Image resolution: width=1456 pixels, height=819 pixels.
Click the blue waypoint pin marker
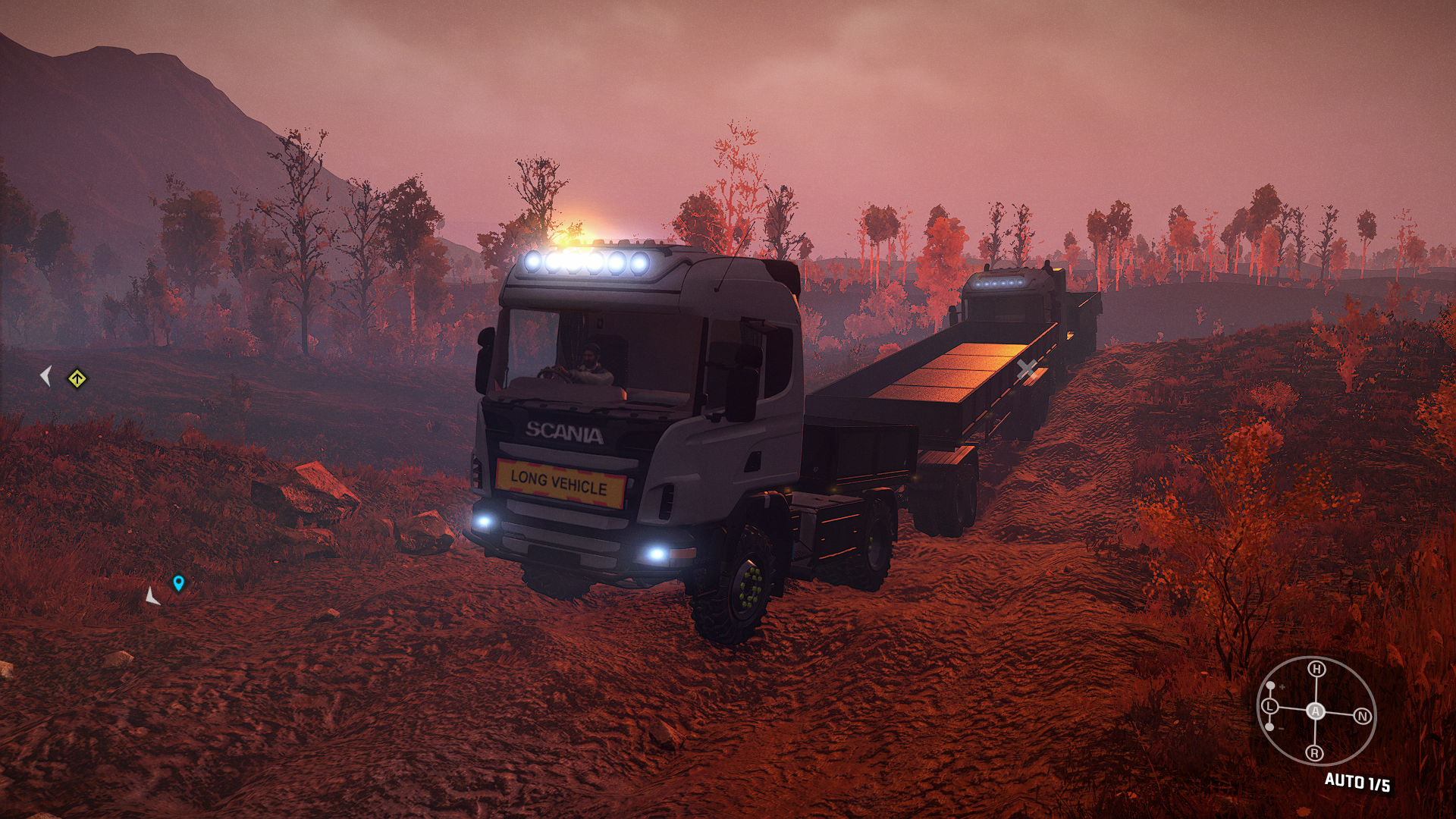tap(178, 583)
